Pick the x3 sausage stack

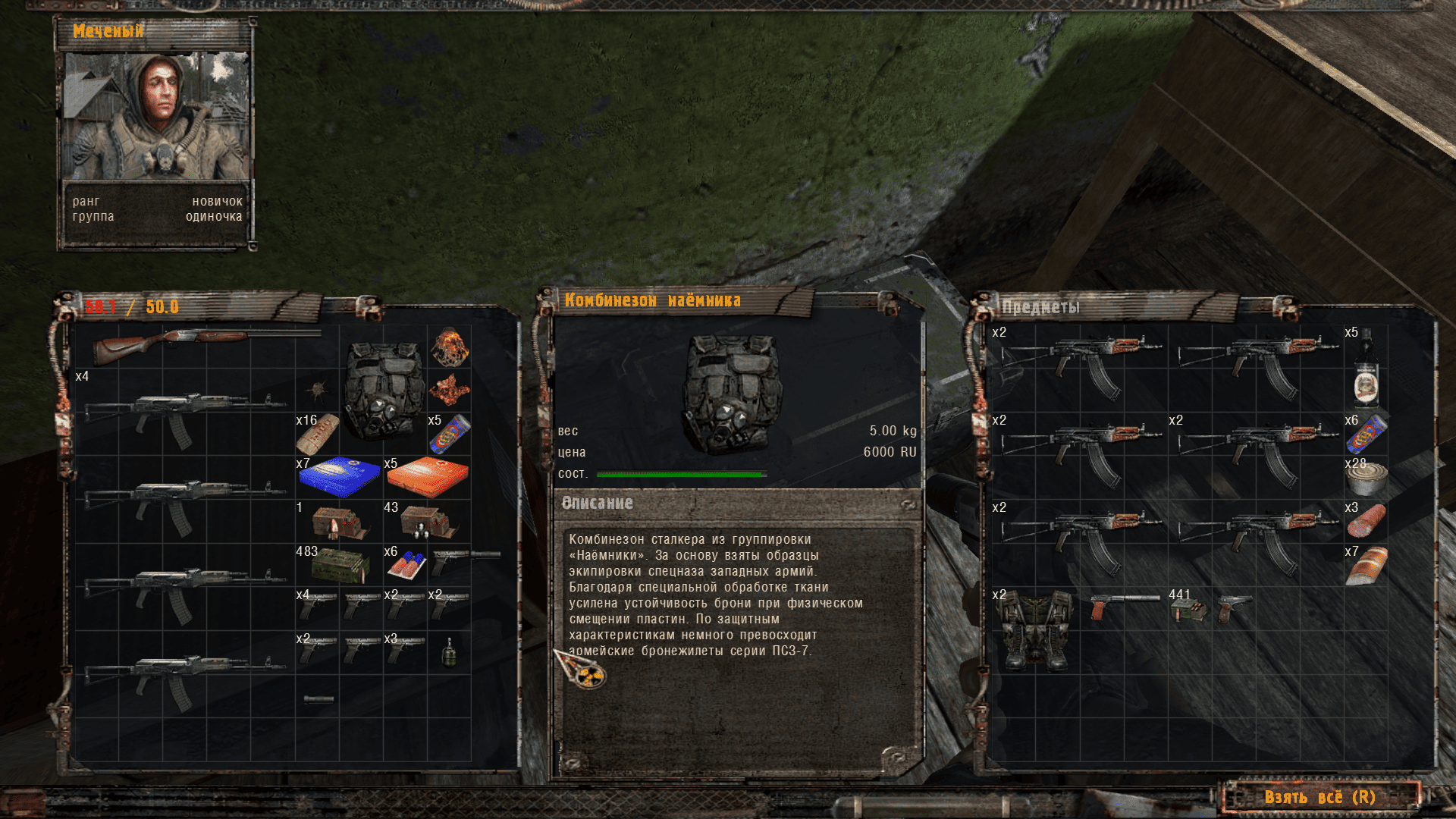(x=1366, y=520)
